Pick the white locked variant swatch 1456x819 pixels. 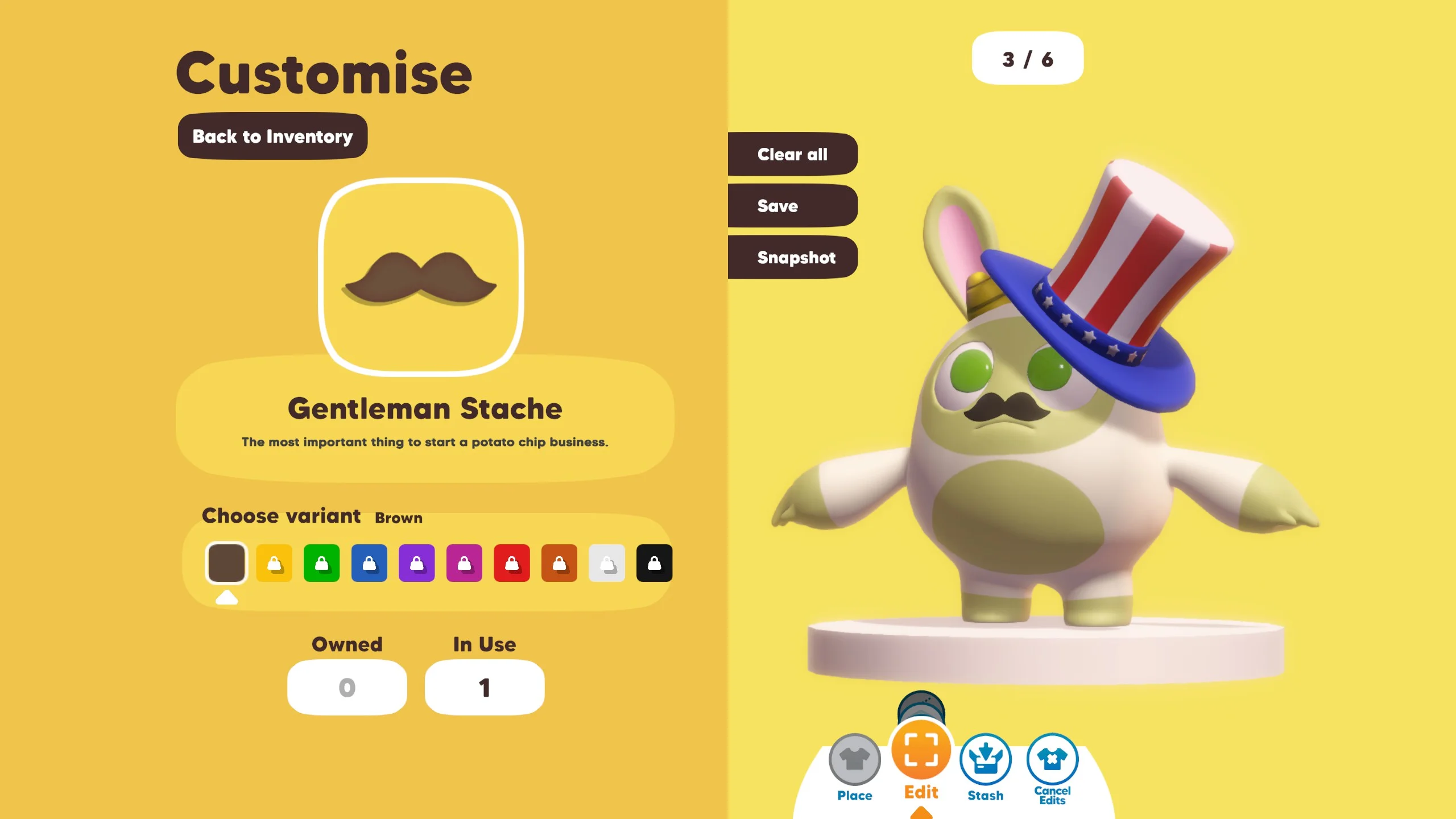(x=607, y=563)
